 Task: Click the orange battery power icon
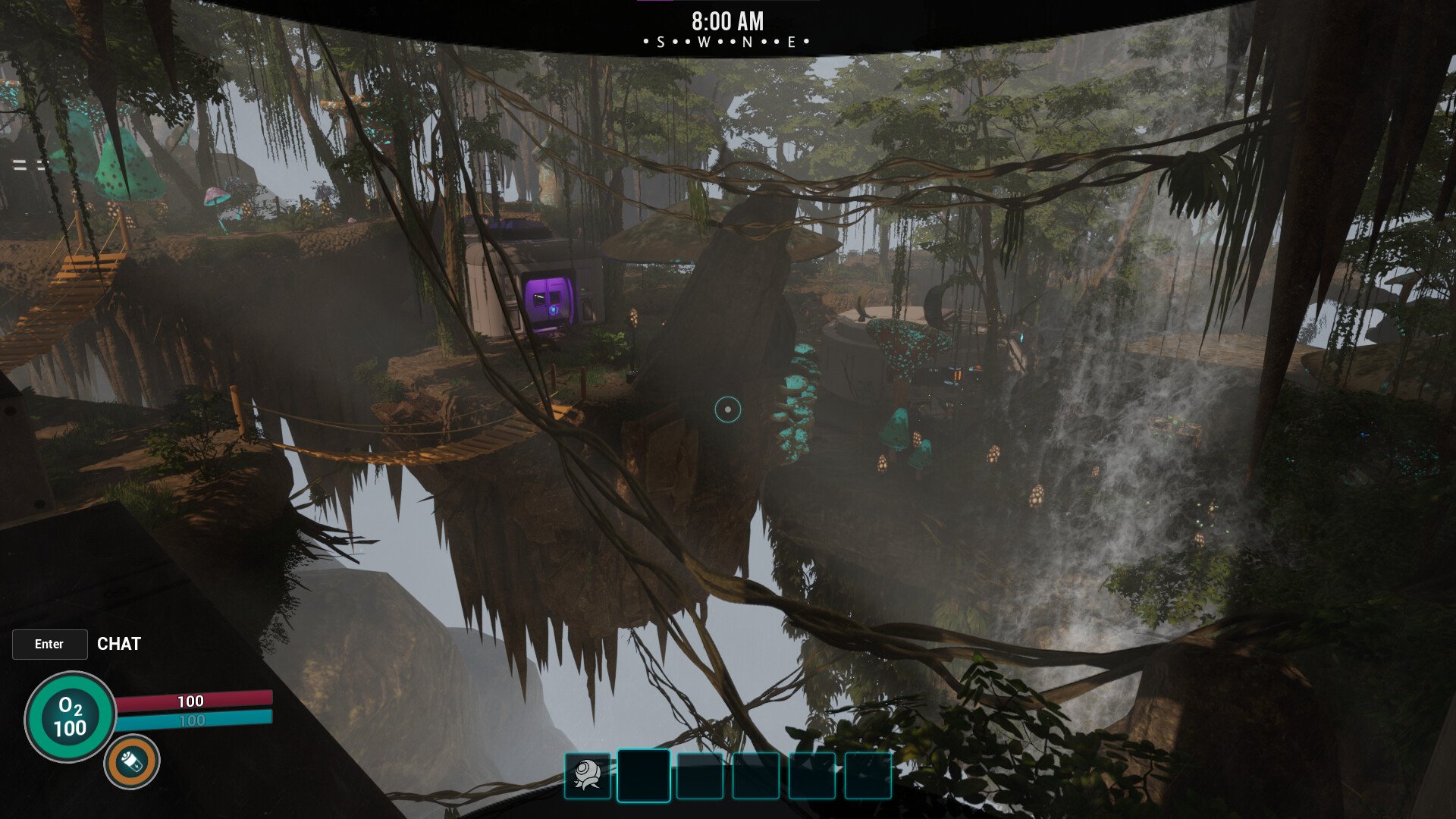(132, 761)
